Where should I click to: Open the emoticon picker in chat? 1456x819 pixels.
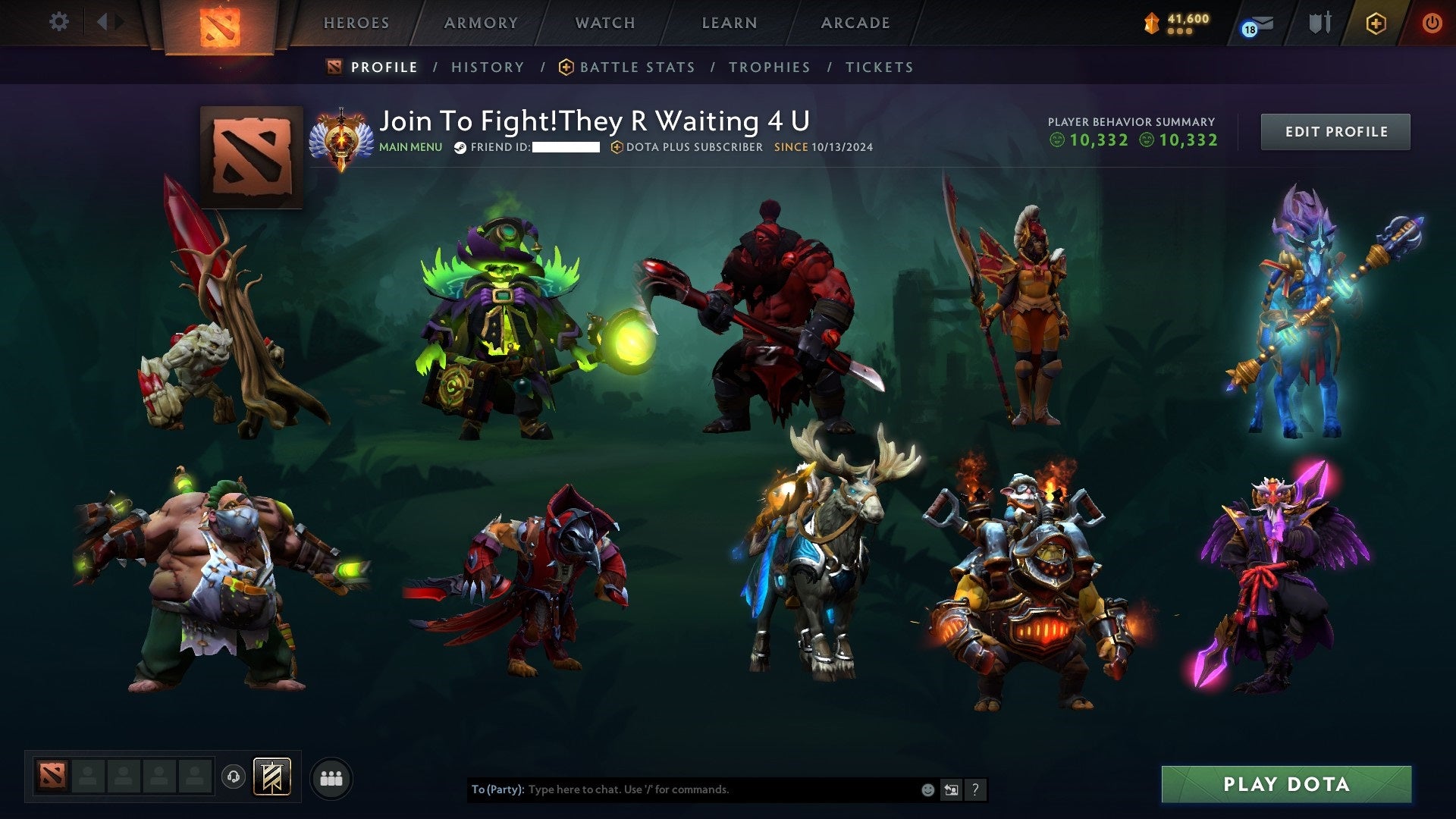tap(927, 789)
